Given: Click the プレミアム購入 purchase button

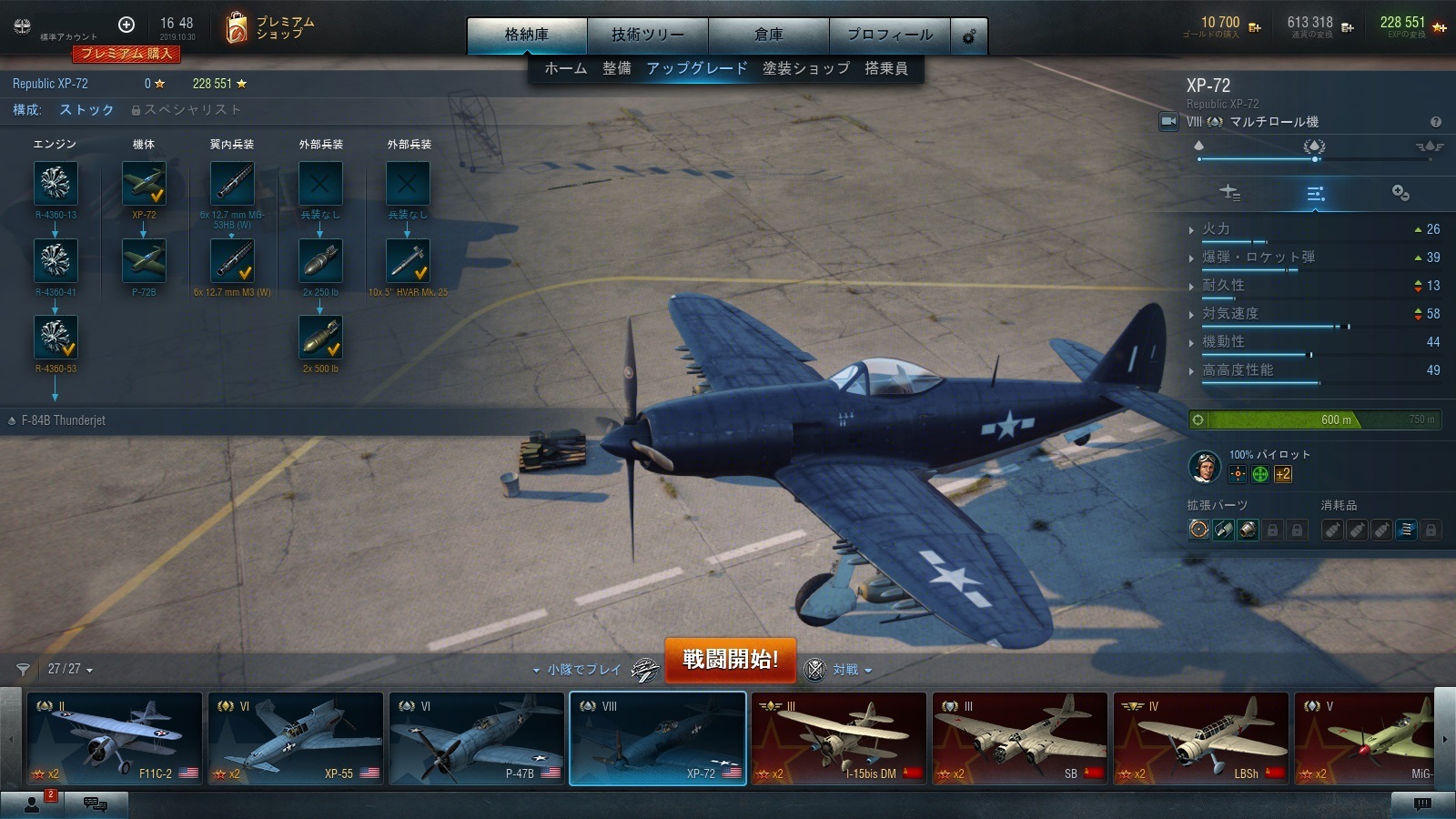Looking at the screenshot, I should (x=127, y=54).
